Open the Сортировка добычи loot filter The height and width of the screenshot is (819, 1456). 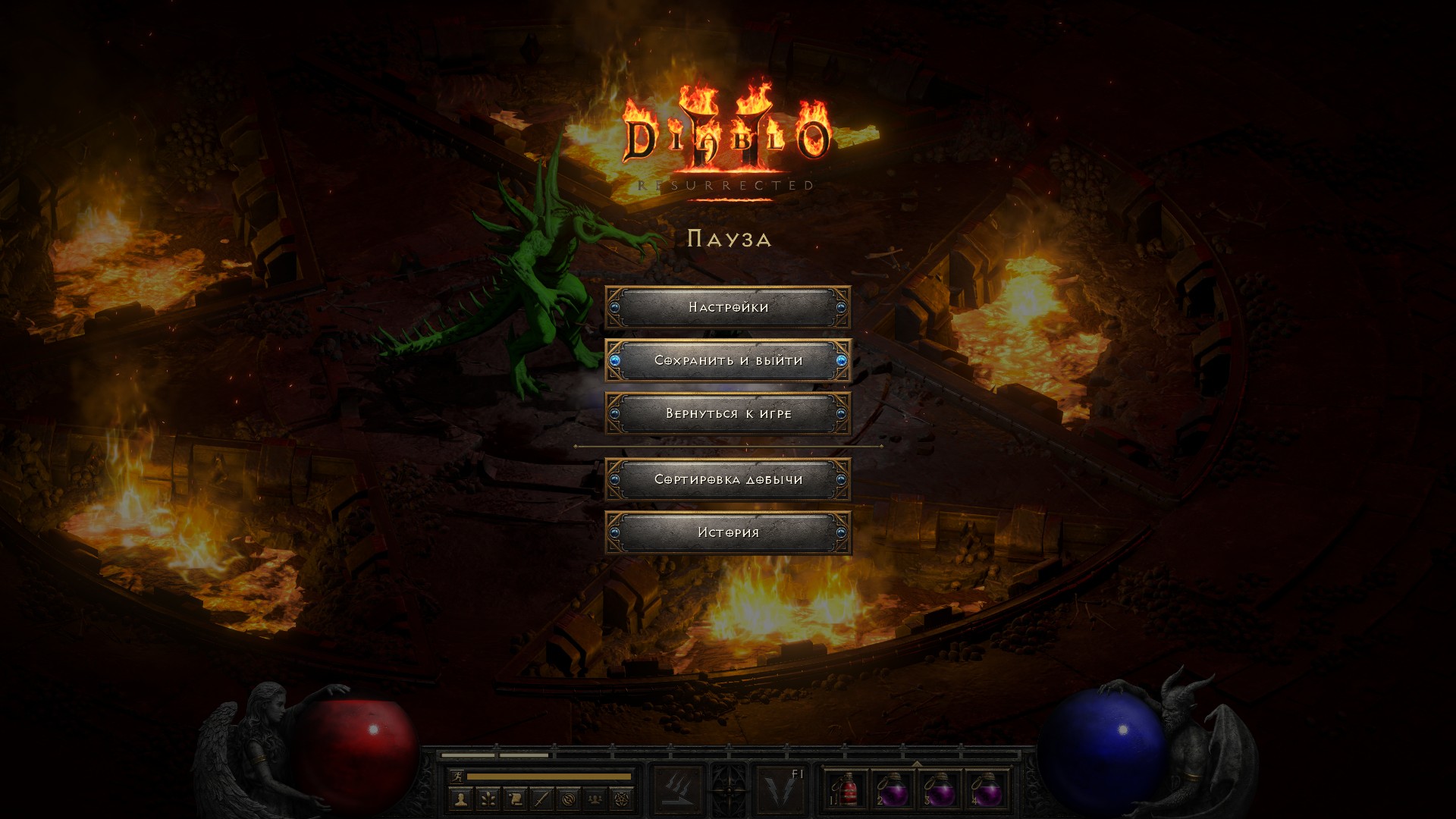pos(728,479)
